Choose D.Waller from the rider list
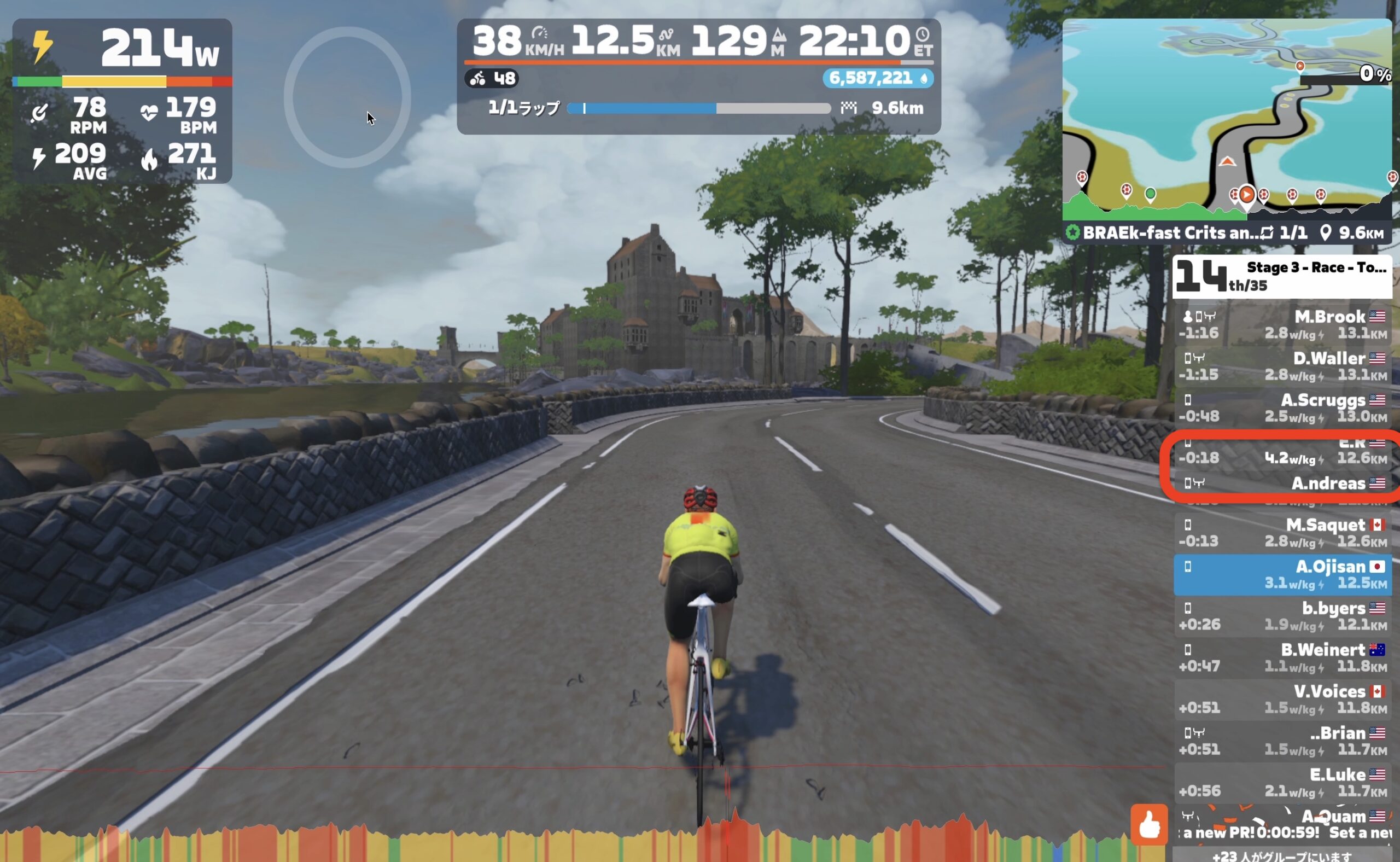1400x862 pixels. 1282,366
